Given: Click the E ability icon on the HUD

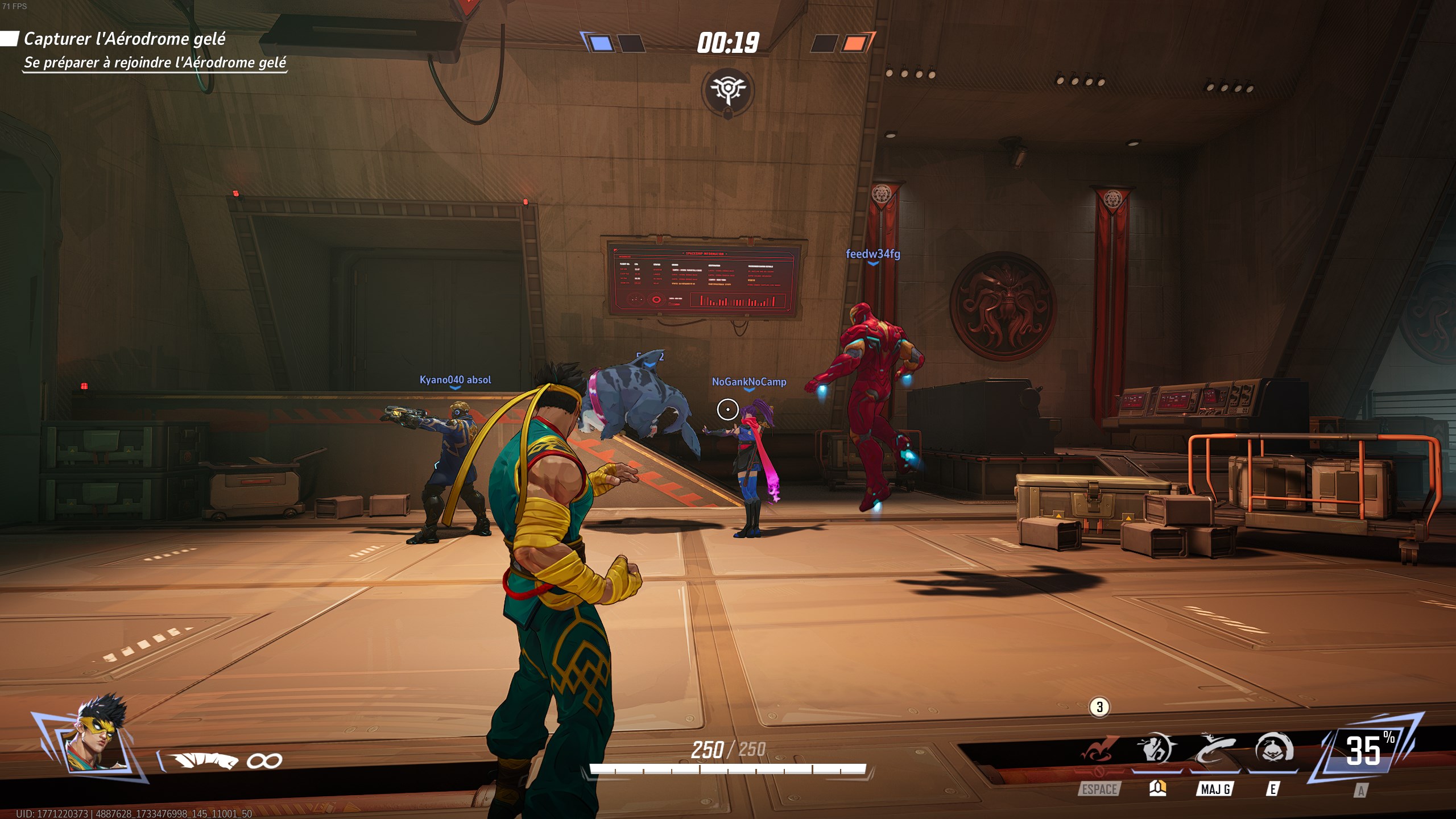Looking at the screenshot, I should pos(1273,746).
